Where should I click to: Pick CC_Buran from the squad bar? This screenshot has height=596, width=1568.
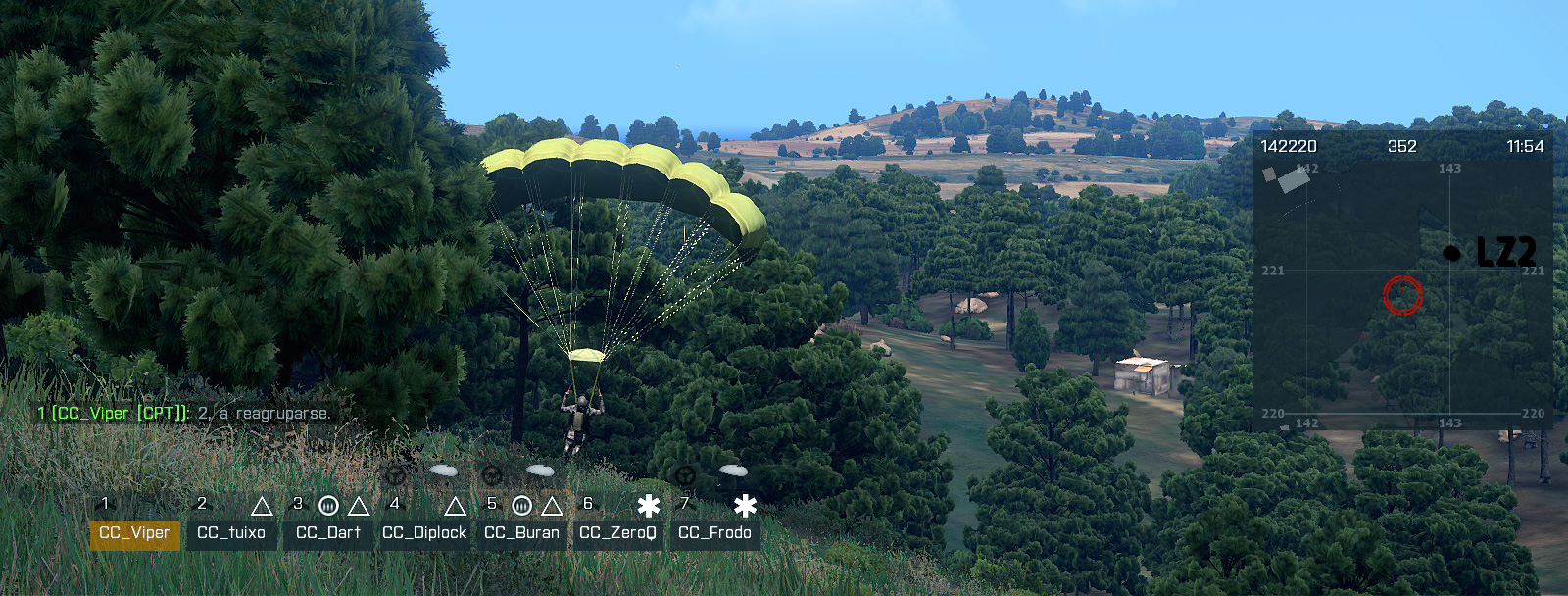(x=521, y=533)
